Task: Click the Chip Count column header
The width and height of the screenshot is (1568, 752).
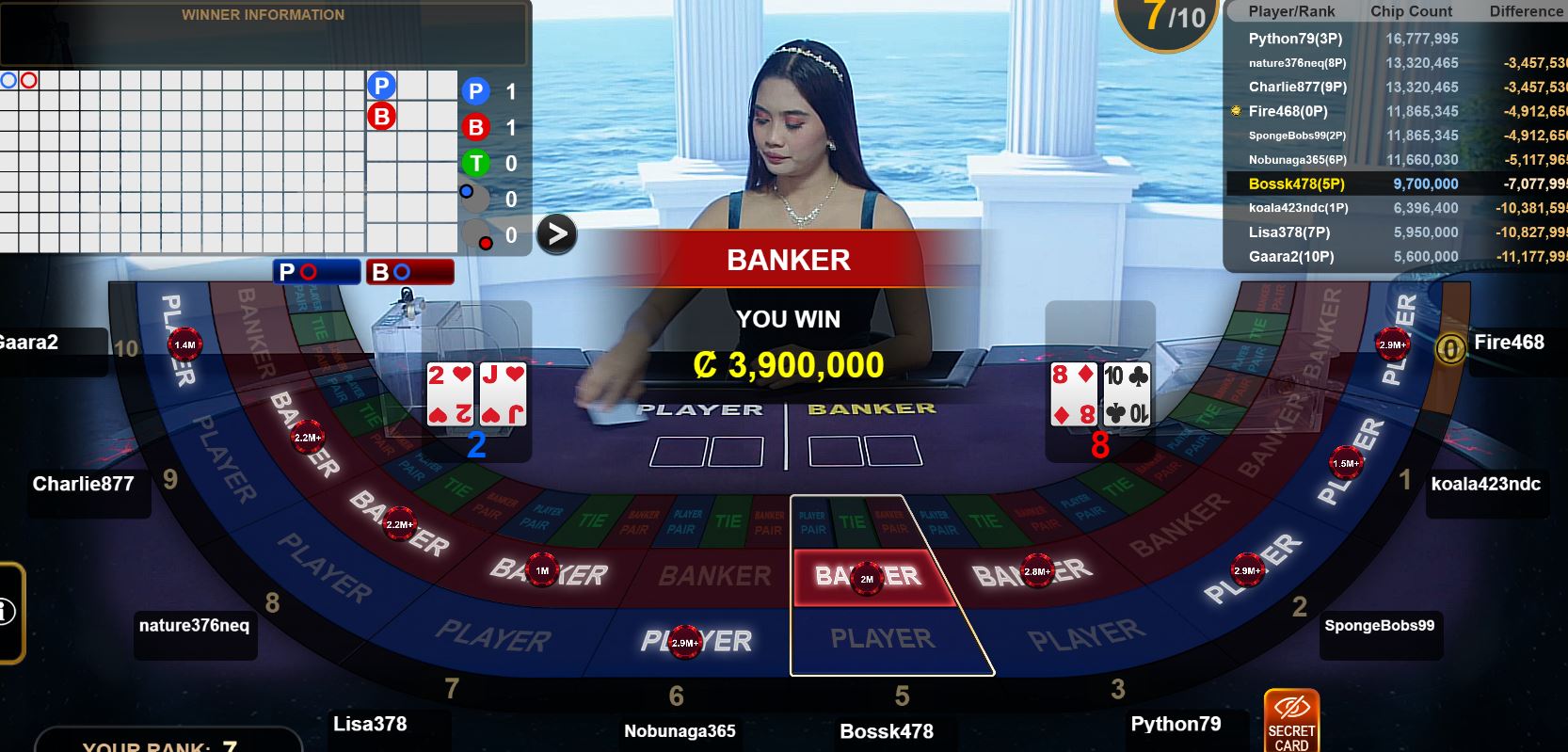Action: click(1411, 11)
